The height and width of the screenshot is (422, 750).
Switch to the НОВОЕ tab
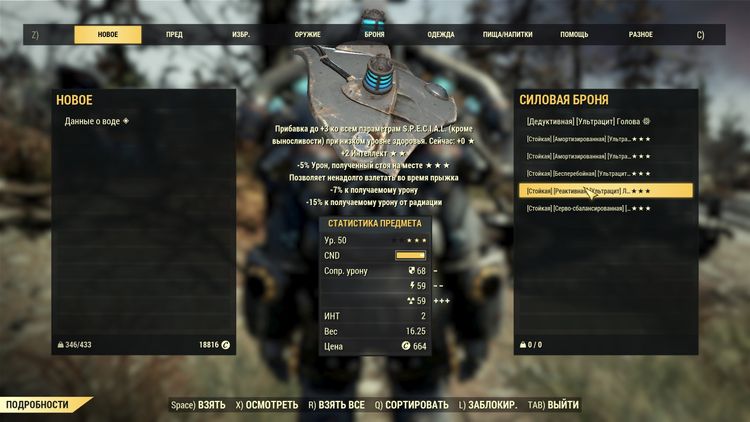pyautogui.click(x=107, y=34)
